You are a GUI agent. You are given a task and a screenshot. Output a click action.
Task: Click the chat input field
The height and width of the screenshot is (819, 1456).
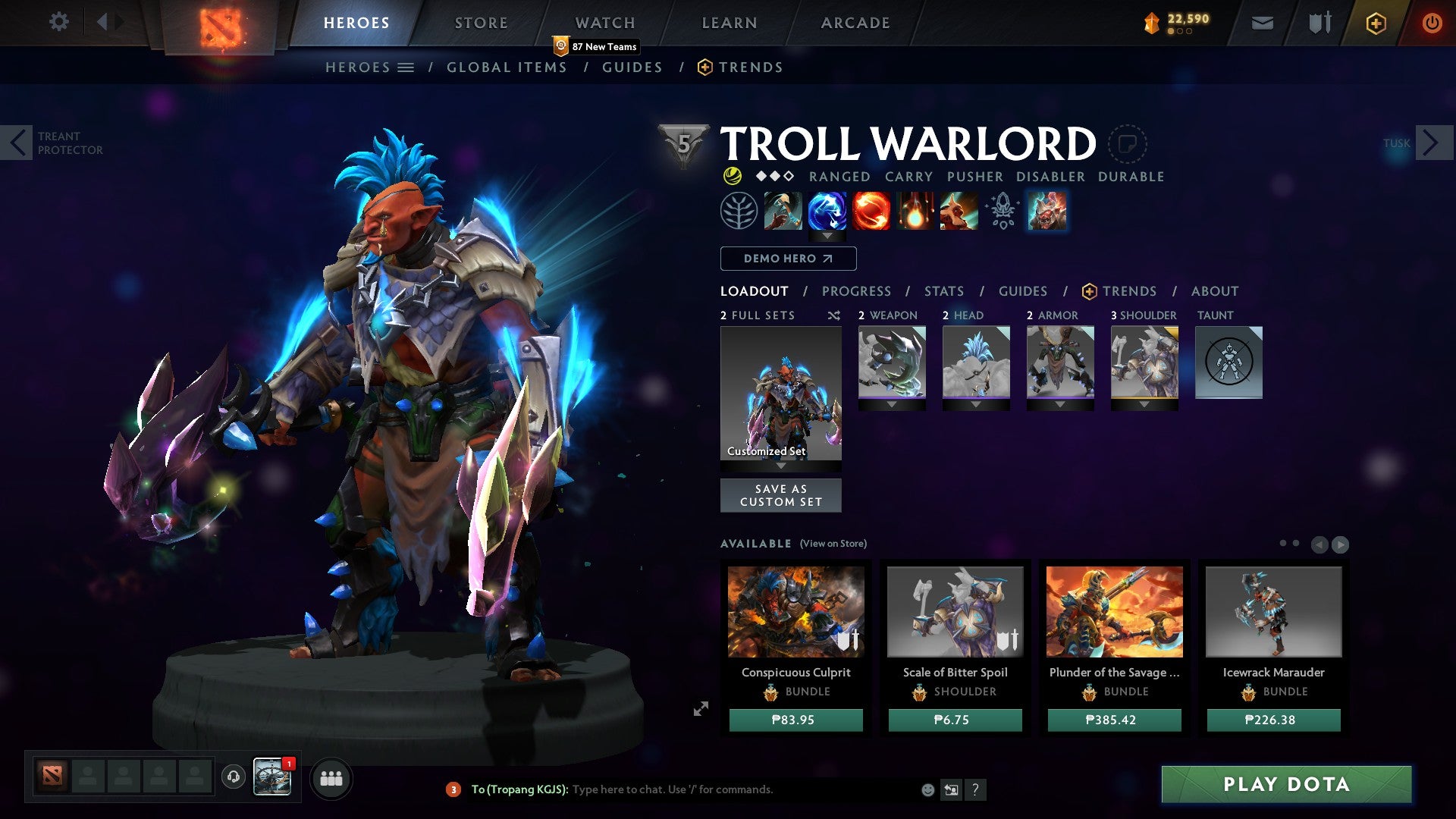(682, 789)
